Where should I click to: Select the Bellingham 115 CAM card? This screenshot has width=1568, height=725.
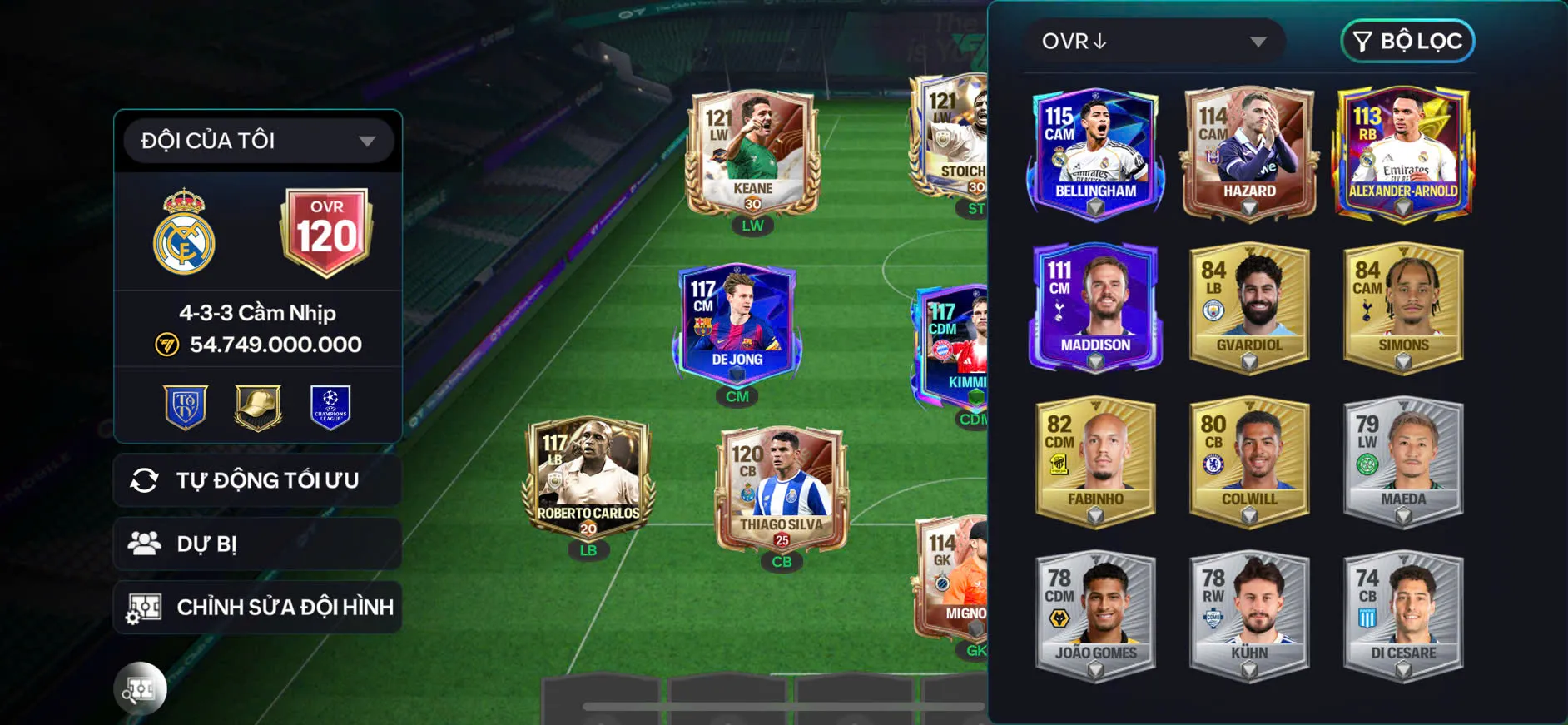click(1095, 153)
